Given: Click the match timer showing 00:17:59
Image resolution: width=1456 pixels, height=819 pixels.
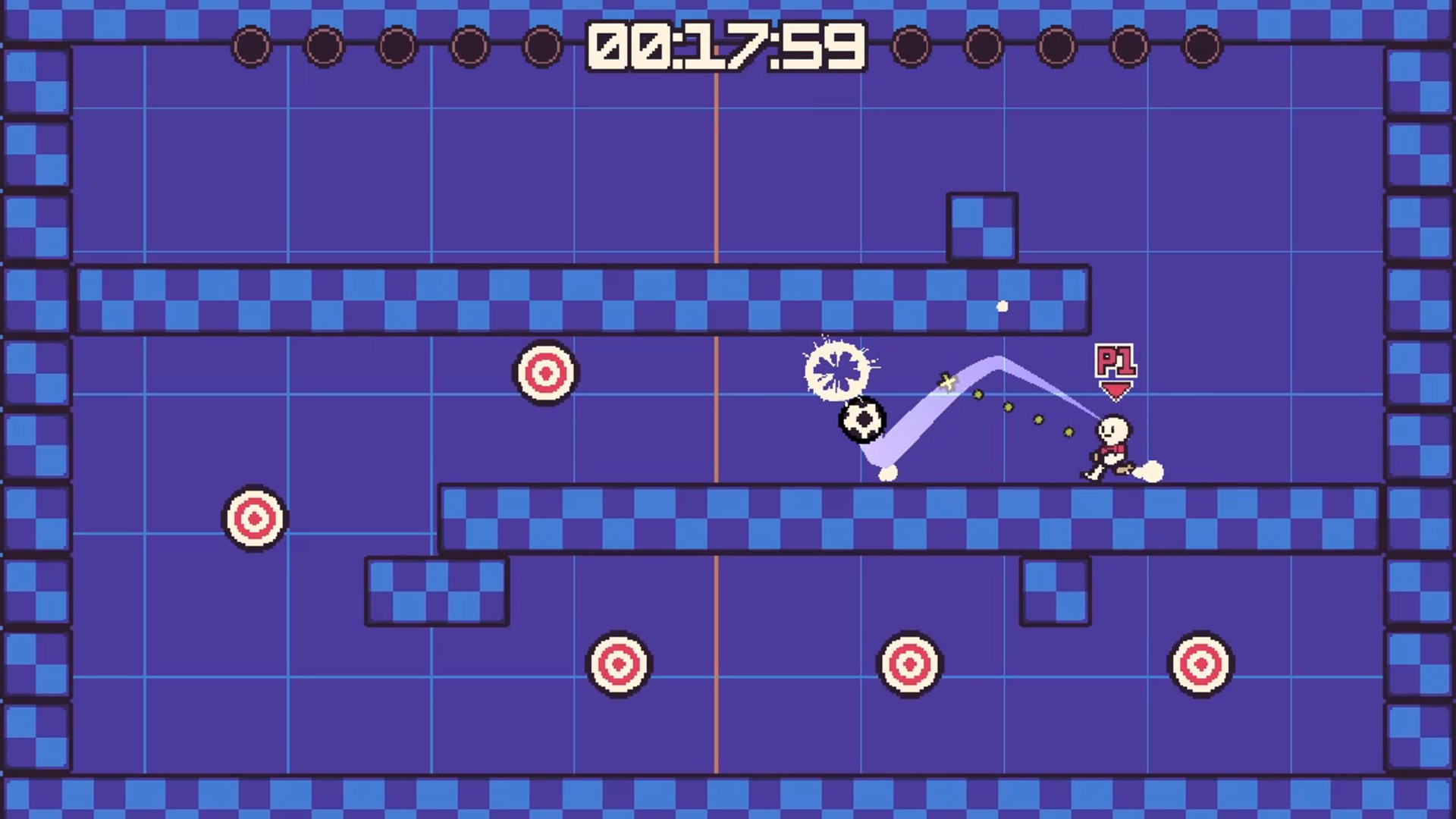Looking at the screenshot, I should pyautogui.click(x=725, y=45).
